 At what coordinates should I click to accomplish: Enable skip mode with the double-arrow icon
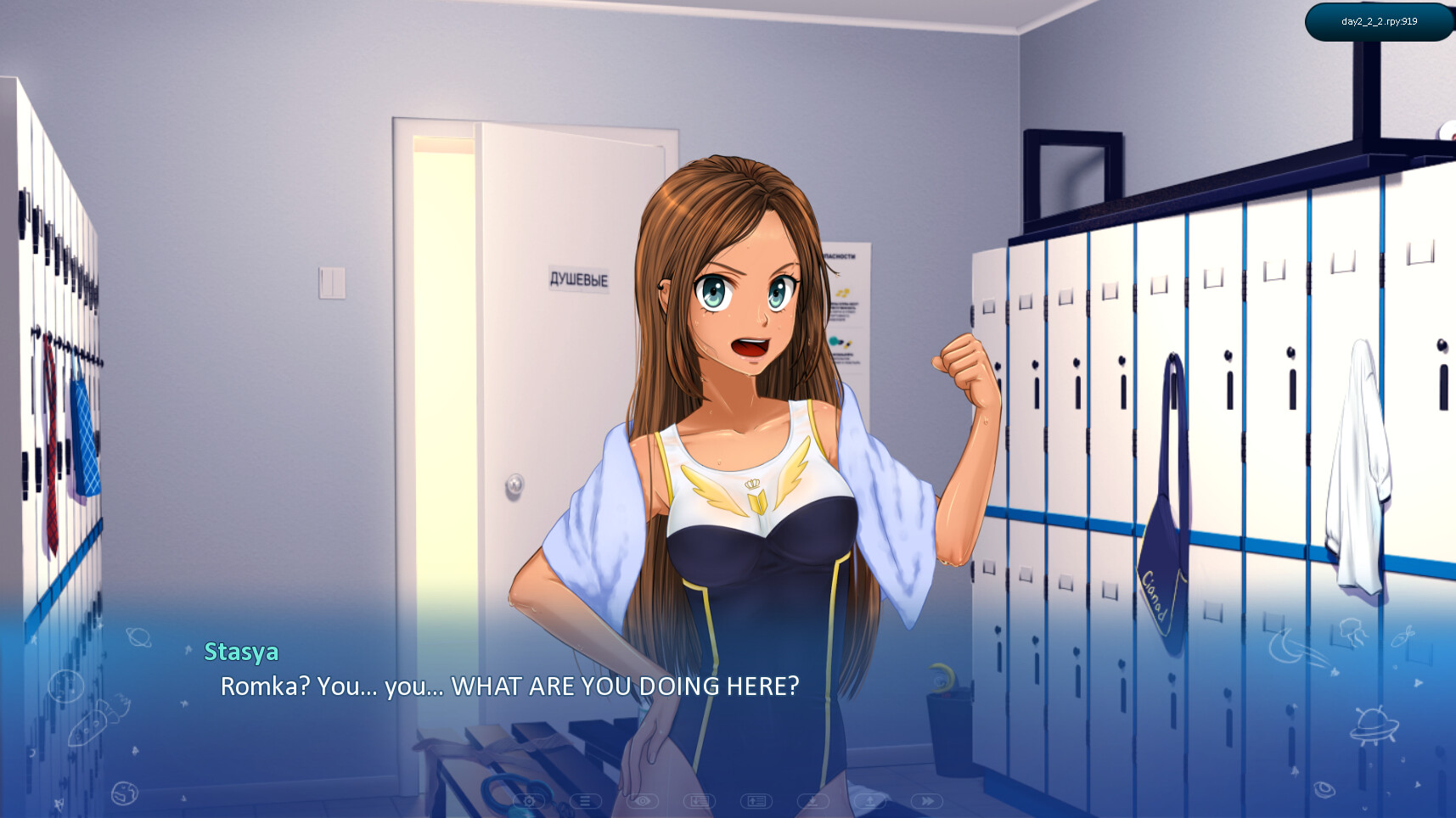(x=926, y=801)
